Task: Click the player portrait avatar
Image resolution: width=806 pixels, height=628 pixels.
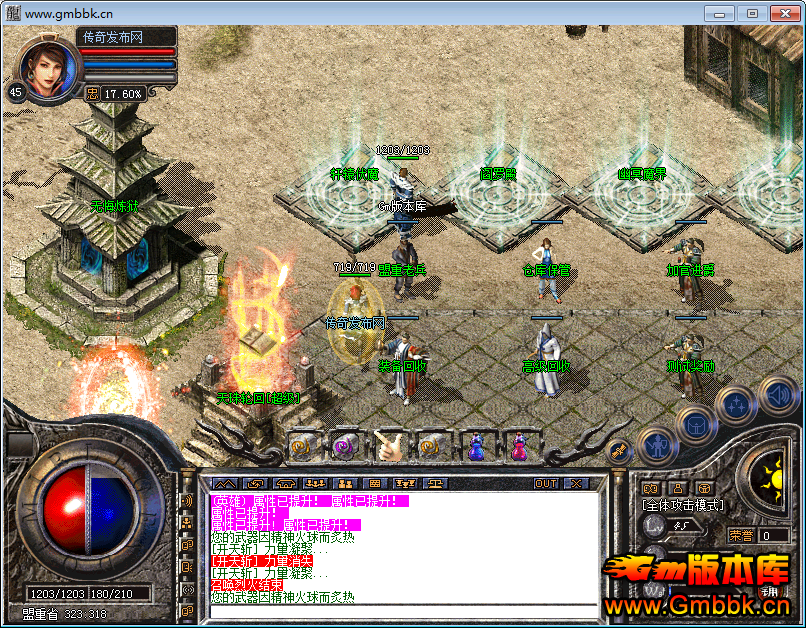Action: click(x=47, y=66)
